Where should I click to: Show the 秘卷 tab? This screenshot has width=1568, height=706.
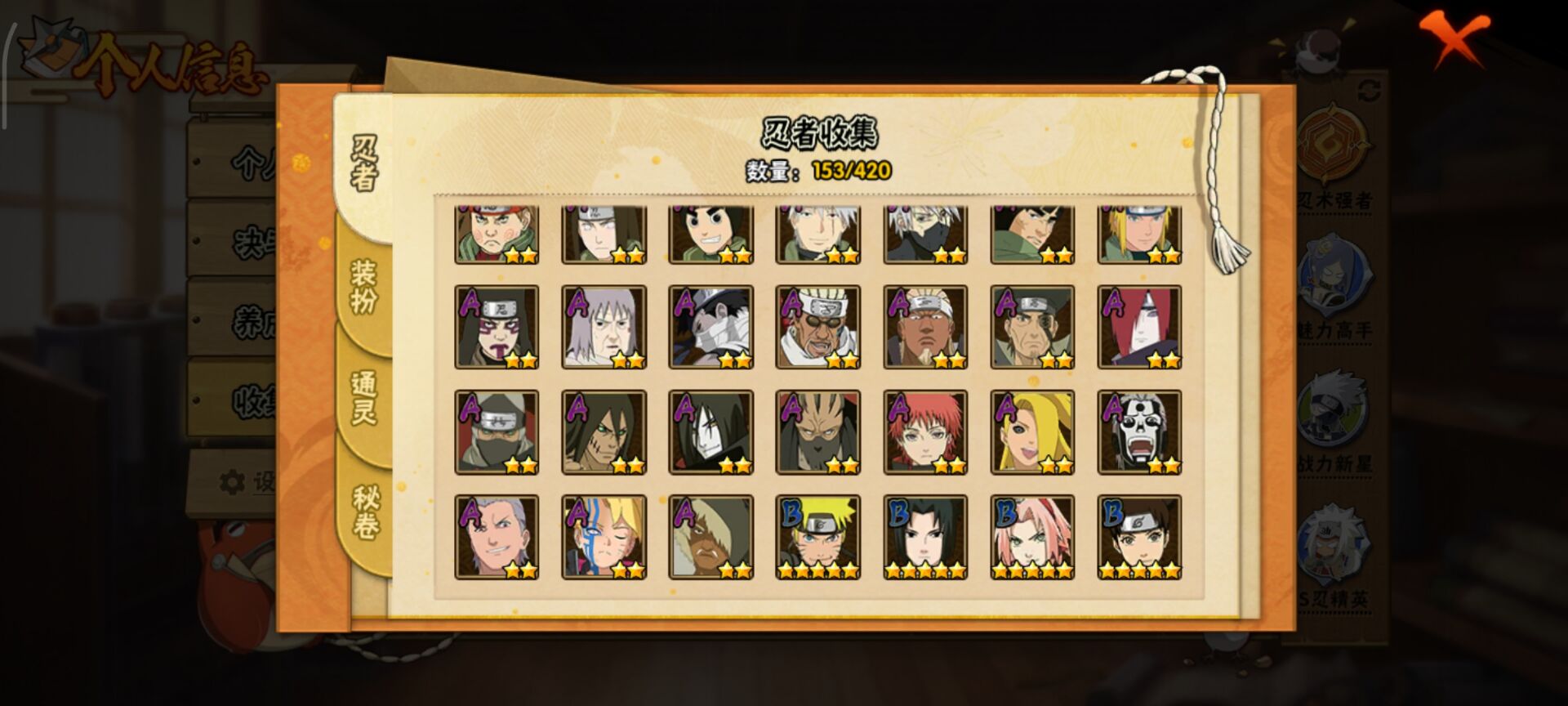363,512
